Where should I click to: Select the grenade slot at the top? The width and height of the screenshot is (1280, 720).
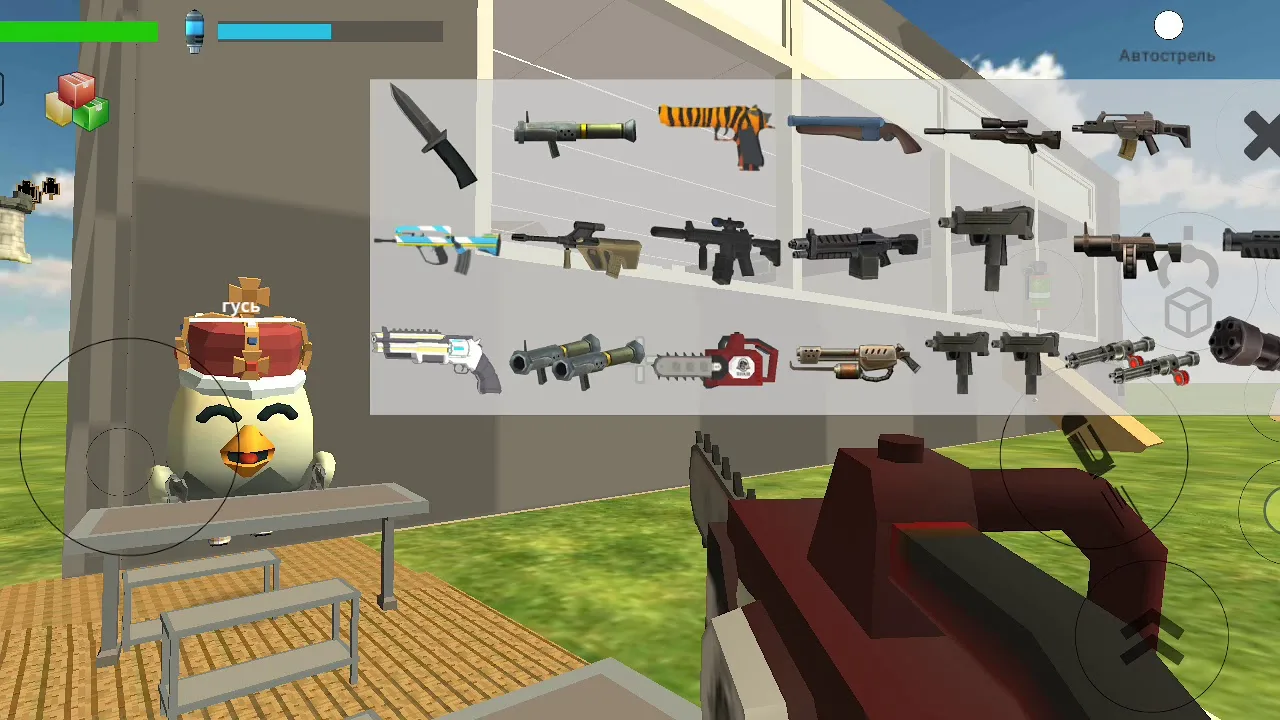point(193,30)
